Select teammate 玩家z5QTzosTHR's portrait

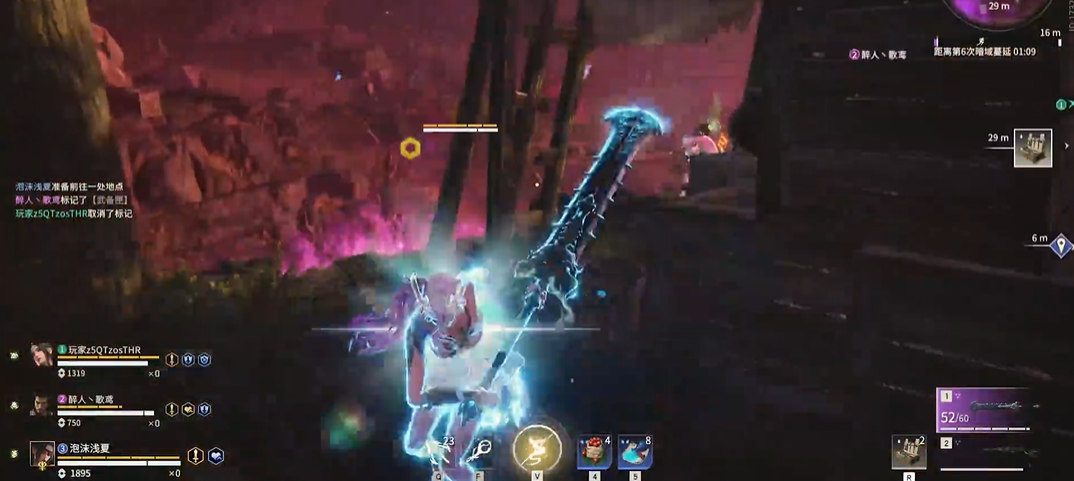click(41, 355)
